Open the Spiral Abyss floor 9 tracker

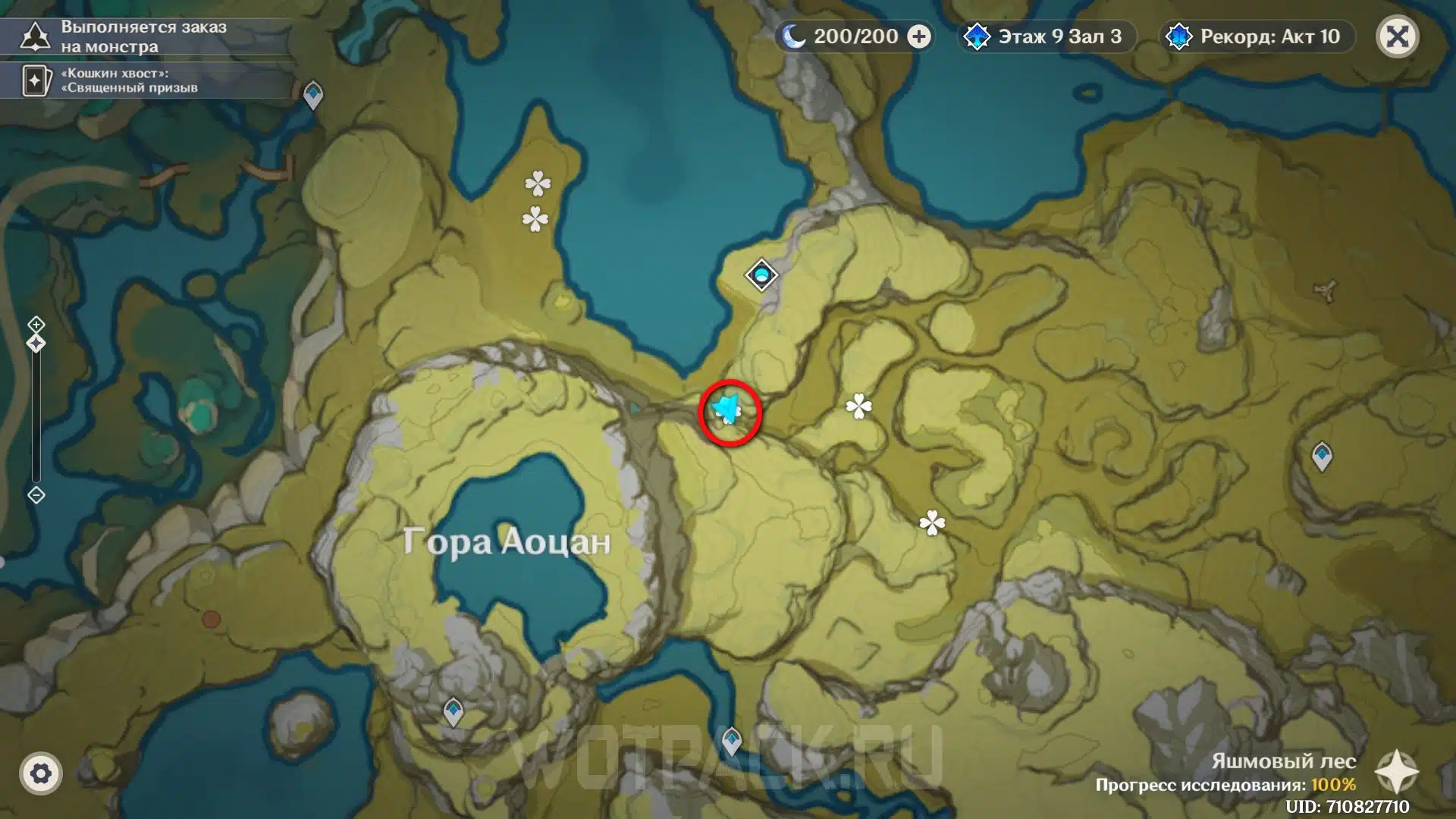click(x=1046, y=36)
